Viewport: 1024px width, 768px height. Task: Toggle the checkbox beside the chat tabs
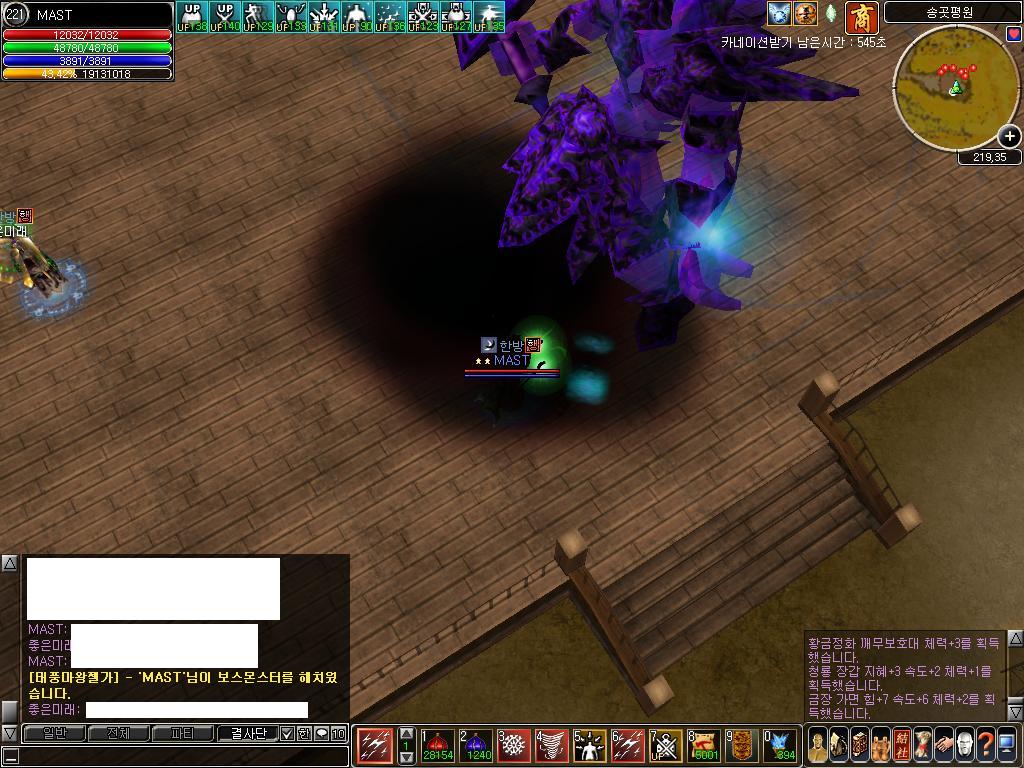click(x=287, y=733)
